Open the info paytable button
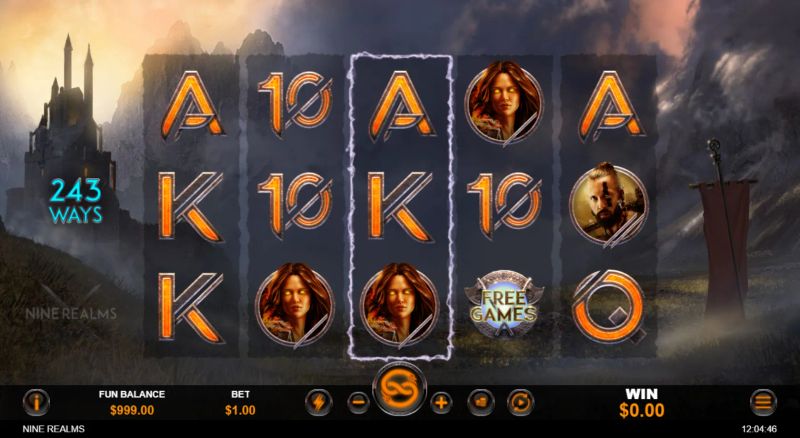The width and height of the screenshot is (800, 438). [37, 402]
